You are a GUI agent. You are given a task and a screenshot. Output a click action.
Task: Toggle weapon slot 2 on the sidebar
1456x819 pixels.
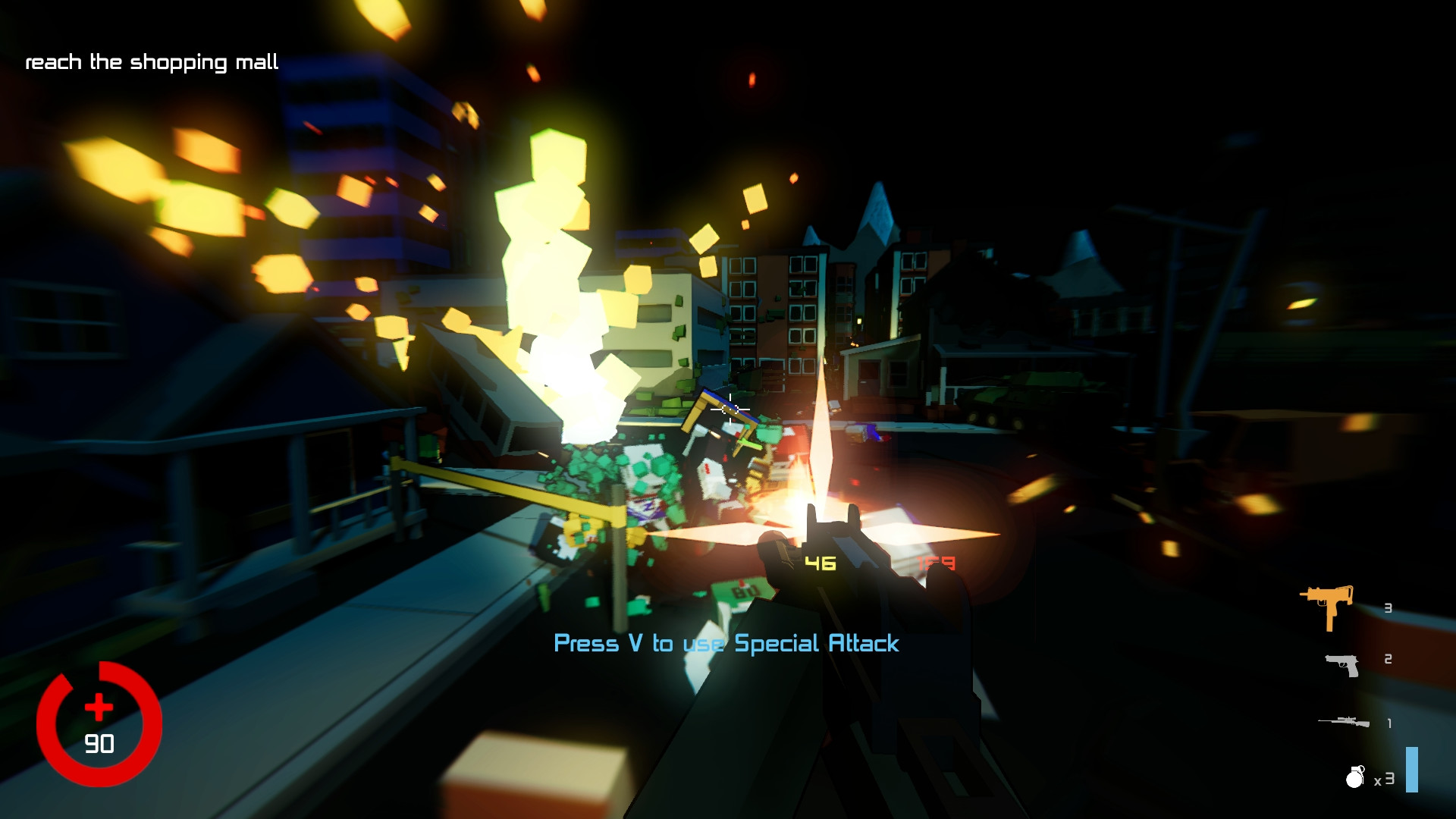tap(1387, 658)
